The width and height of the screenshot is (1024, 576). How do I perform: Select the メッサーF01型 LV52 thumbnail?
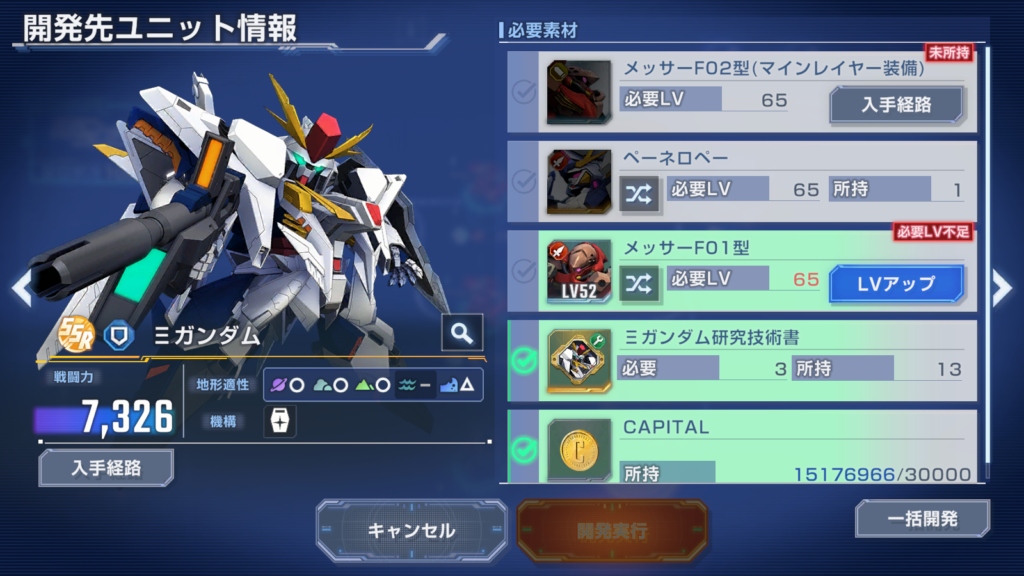(579, 271)
